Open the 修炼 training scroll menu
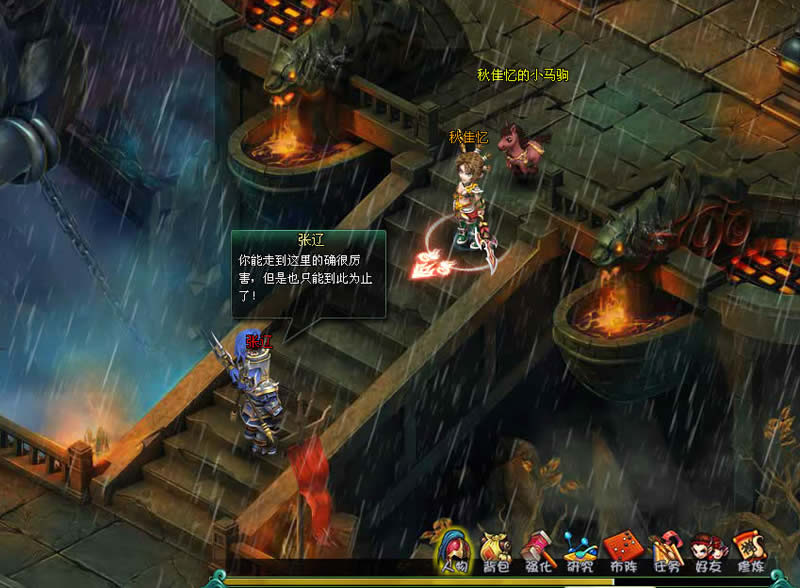 (x=749, y=551)
